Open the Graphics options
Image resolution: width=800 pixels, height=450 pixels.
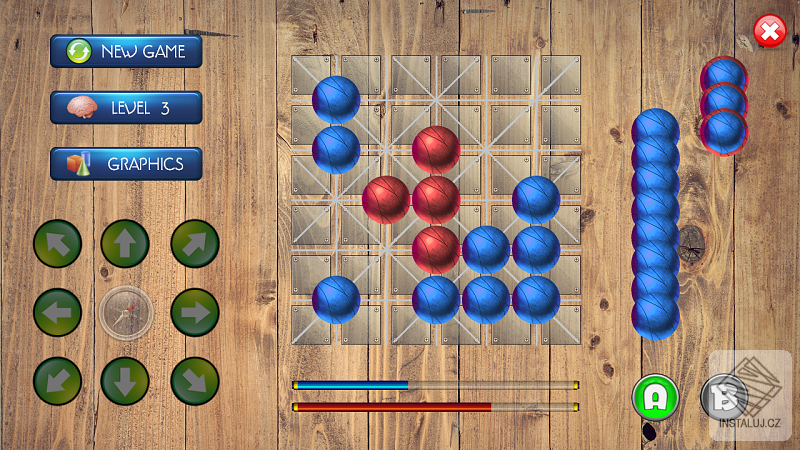[126, 164]
